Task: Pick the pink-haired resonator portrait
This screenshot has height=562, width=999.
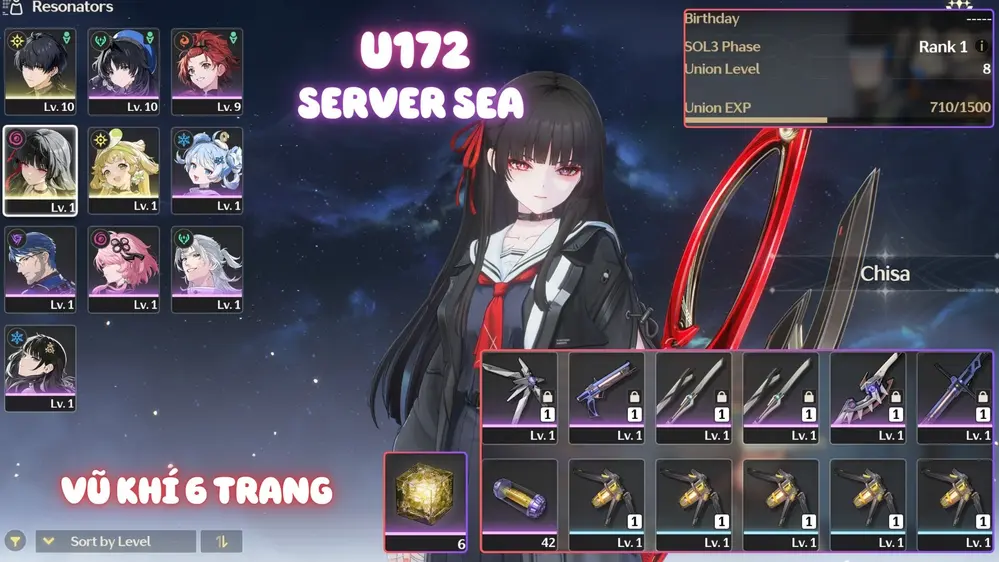Action: coord(124,269)
